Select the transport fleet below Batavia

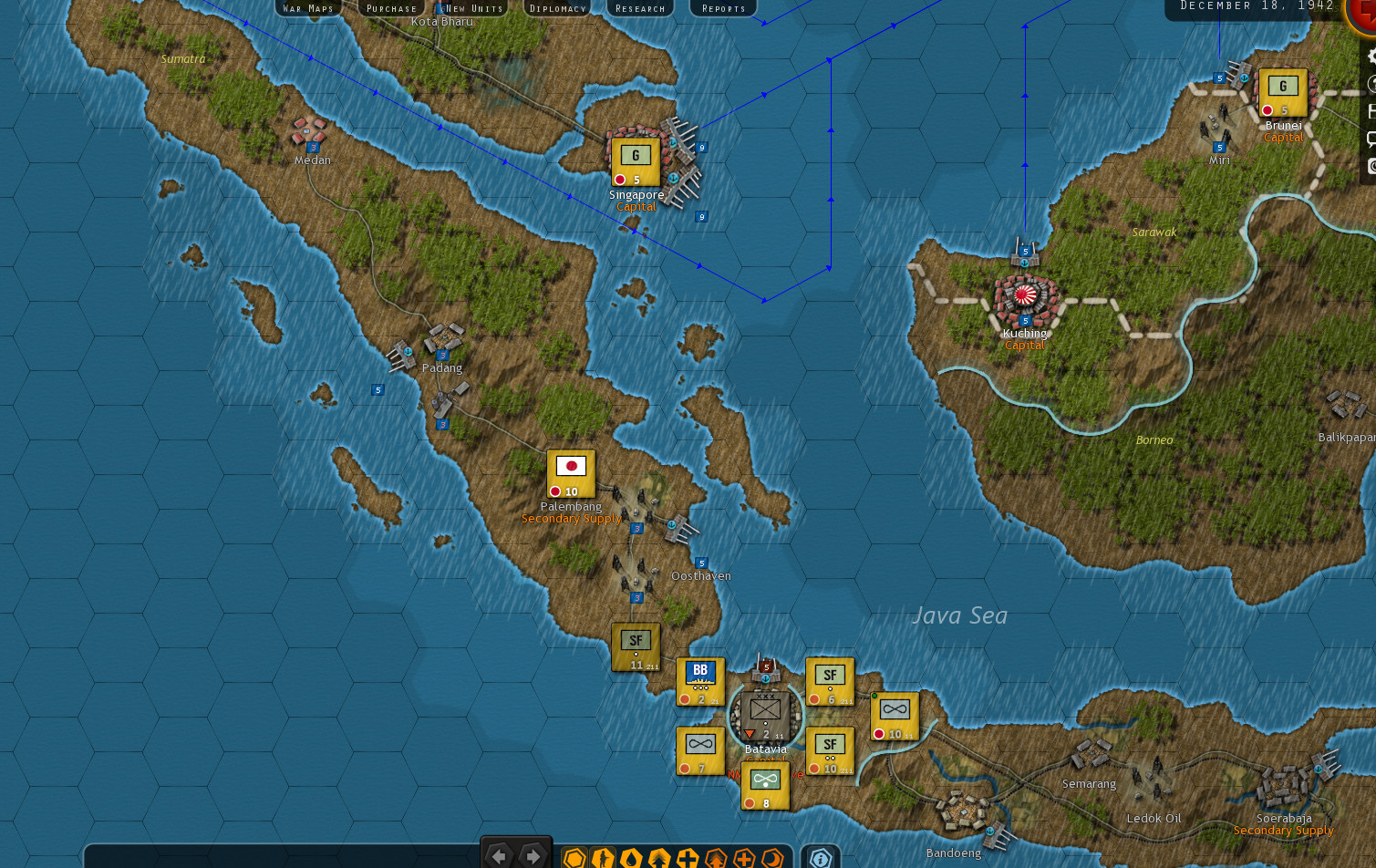pyautogui.click(x=764, y=786)
